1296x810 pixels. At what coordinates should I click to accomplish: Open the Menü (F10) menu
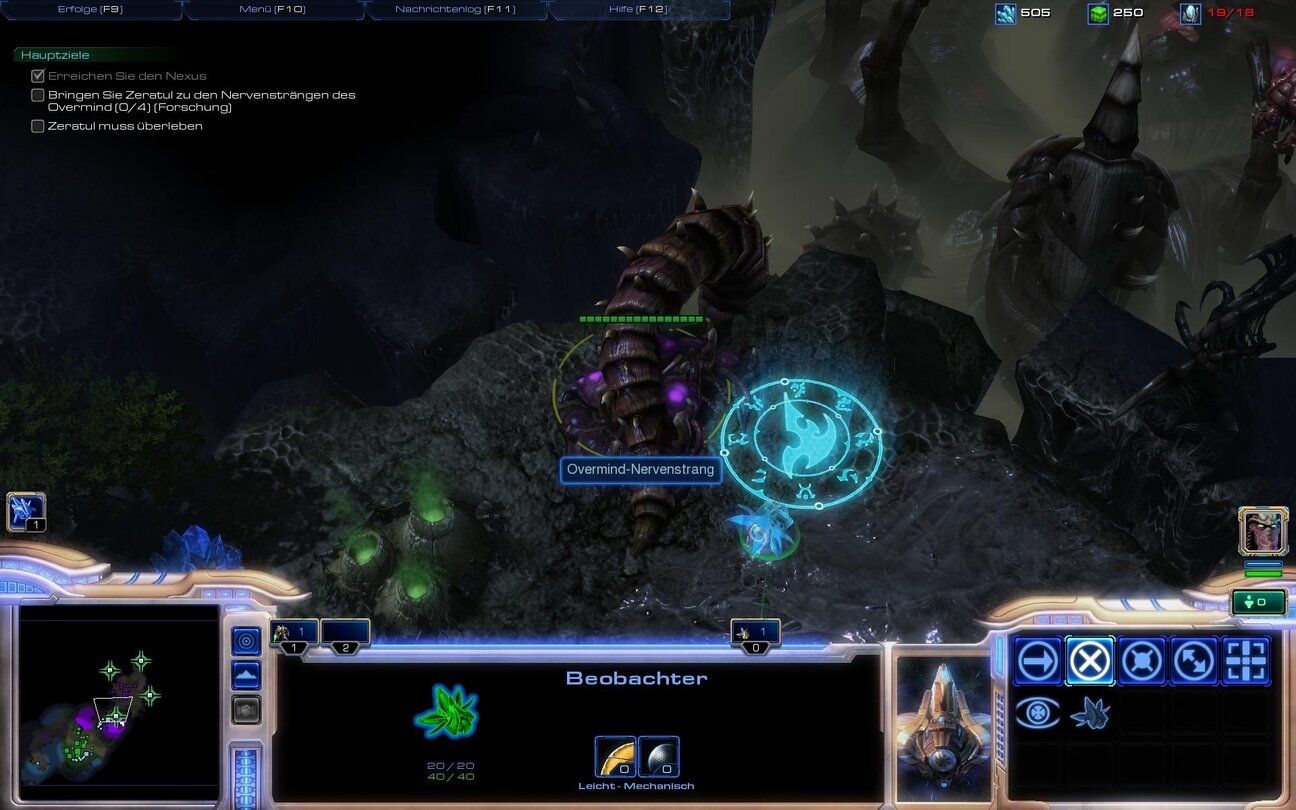(272, 8)
